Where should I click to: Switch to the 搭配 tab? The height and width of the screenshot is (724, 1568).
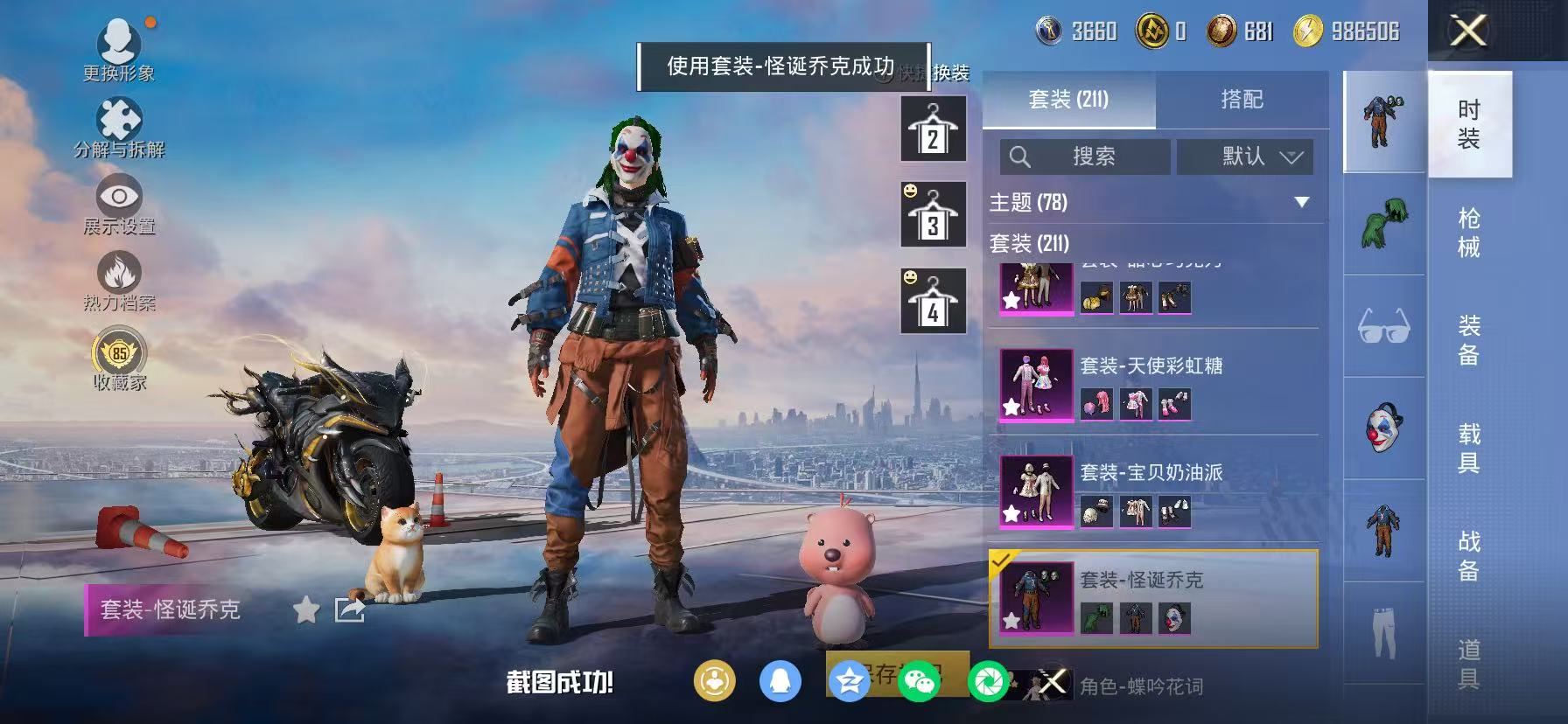pyautogui.click(x=1242, y=99)
